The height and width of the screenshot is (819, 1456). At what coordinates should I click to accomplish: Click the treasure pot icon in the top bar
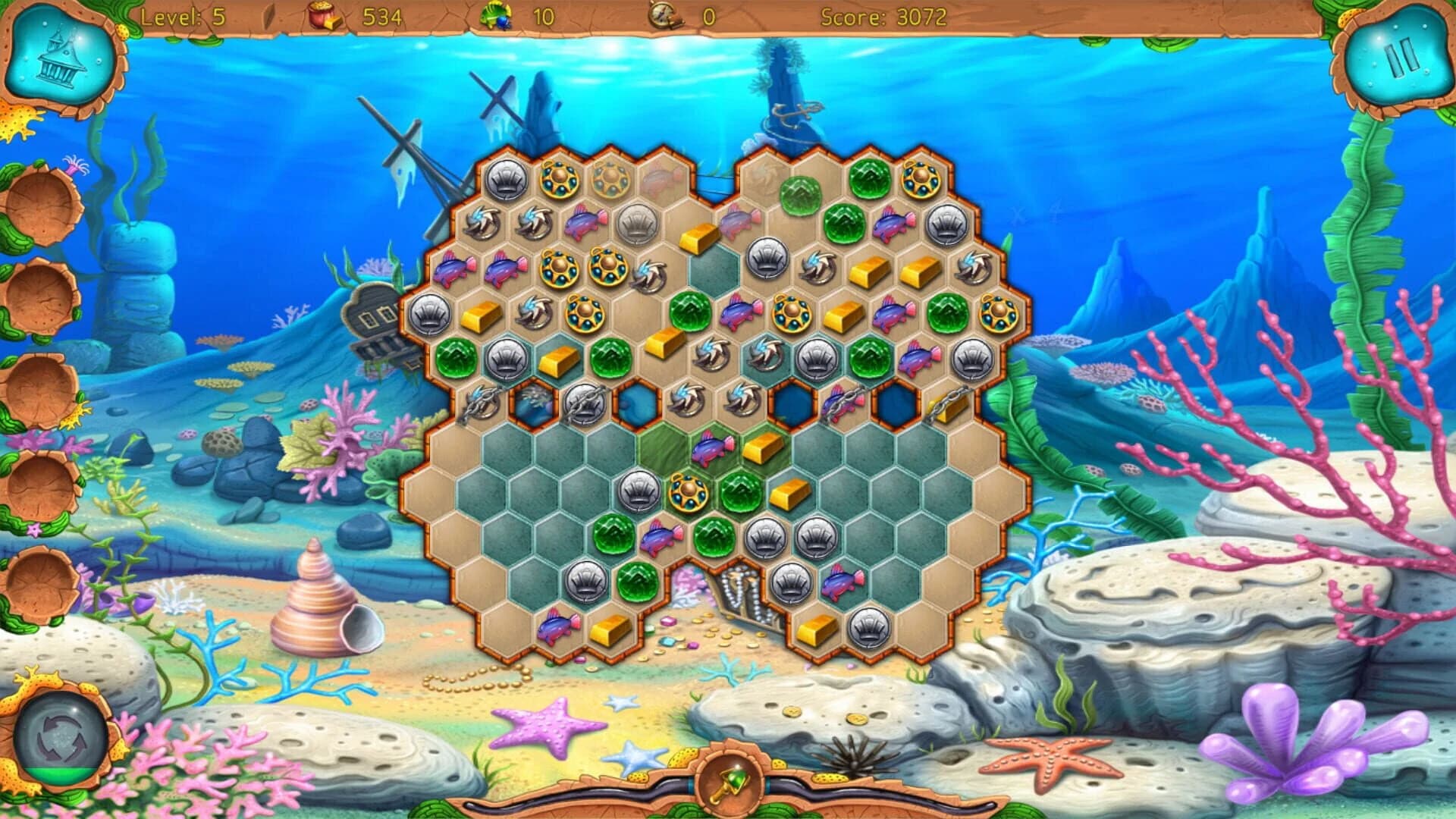point(322,14)
